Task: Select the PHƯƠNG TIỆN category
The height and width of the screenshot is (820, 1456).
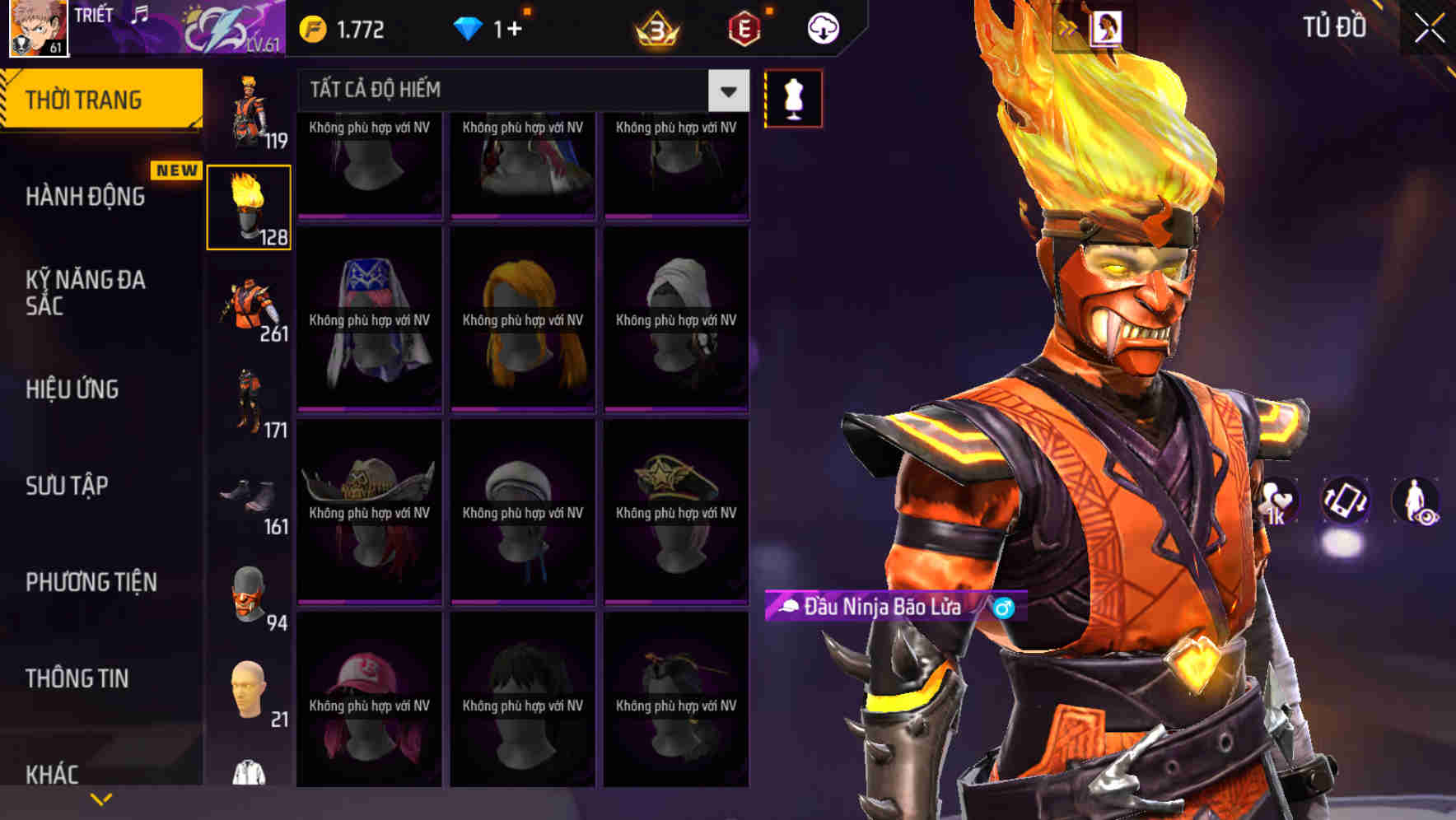Action: click(x=91, y=582)
